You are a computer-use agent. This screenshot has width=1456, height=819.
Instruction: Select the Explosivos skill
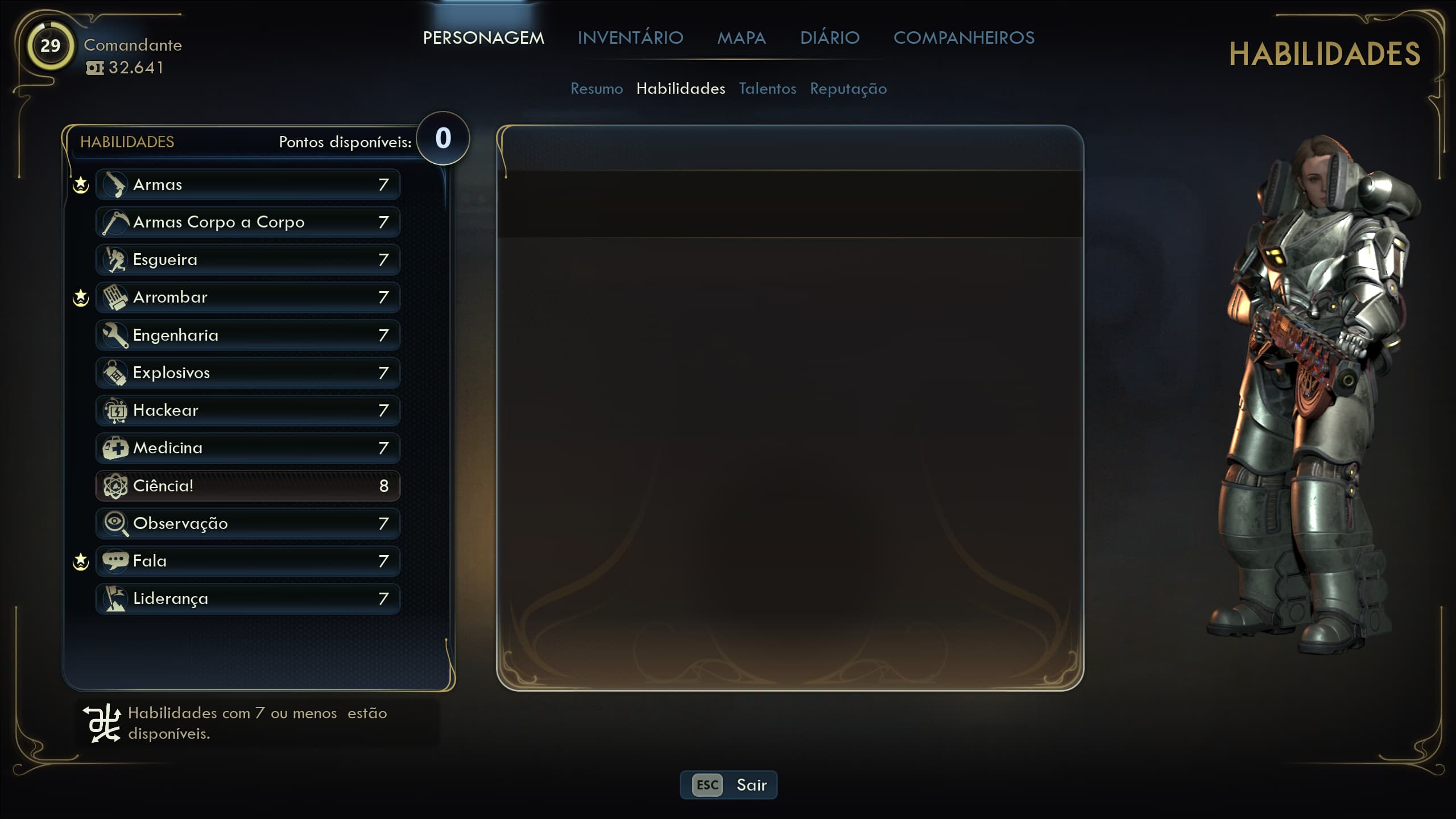[248, 373]
